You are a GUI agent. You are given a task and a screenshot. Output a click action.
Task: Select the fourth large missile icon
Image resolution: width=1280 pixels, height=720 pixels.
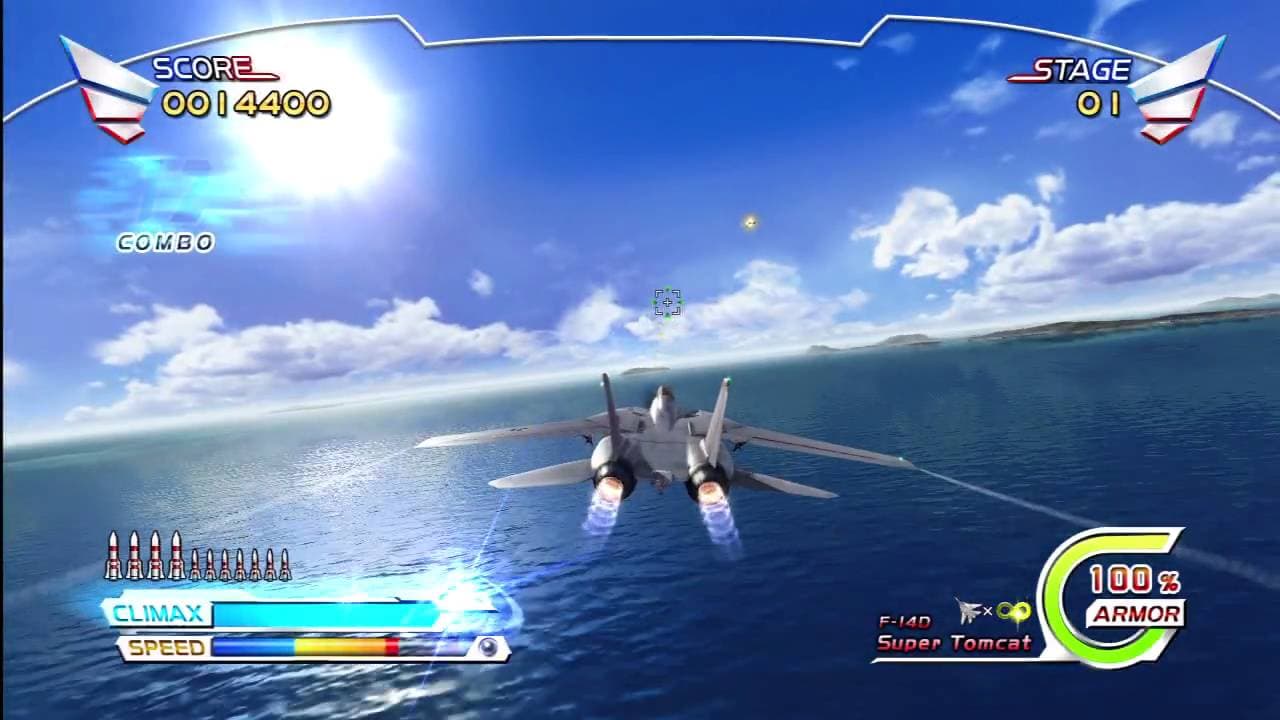pyautogui.click(x=176, y=555)
